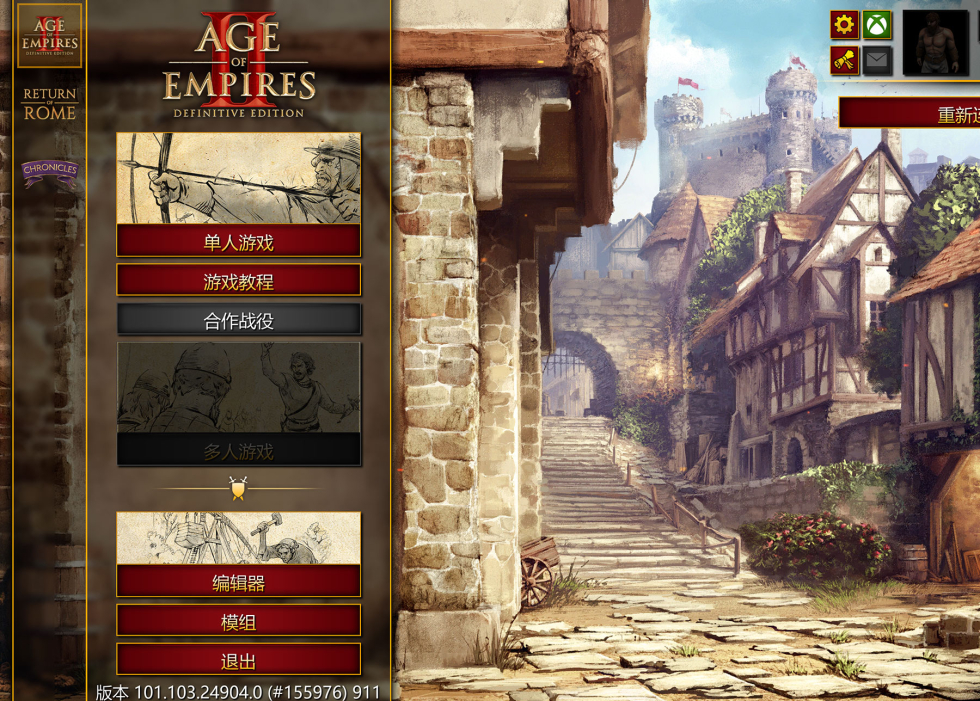
Task: Click 退出 to quit the game
Action: [238, 660]
